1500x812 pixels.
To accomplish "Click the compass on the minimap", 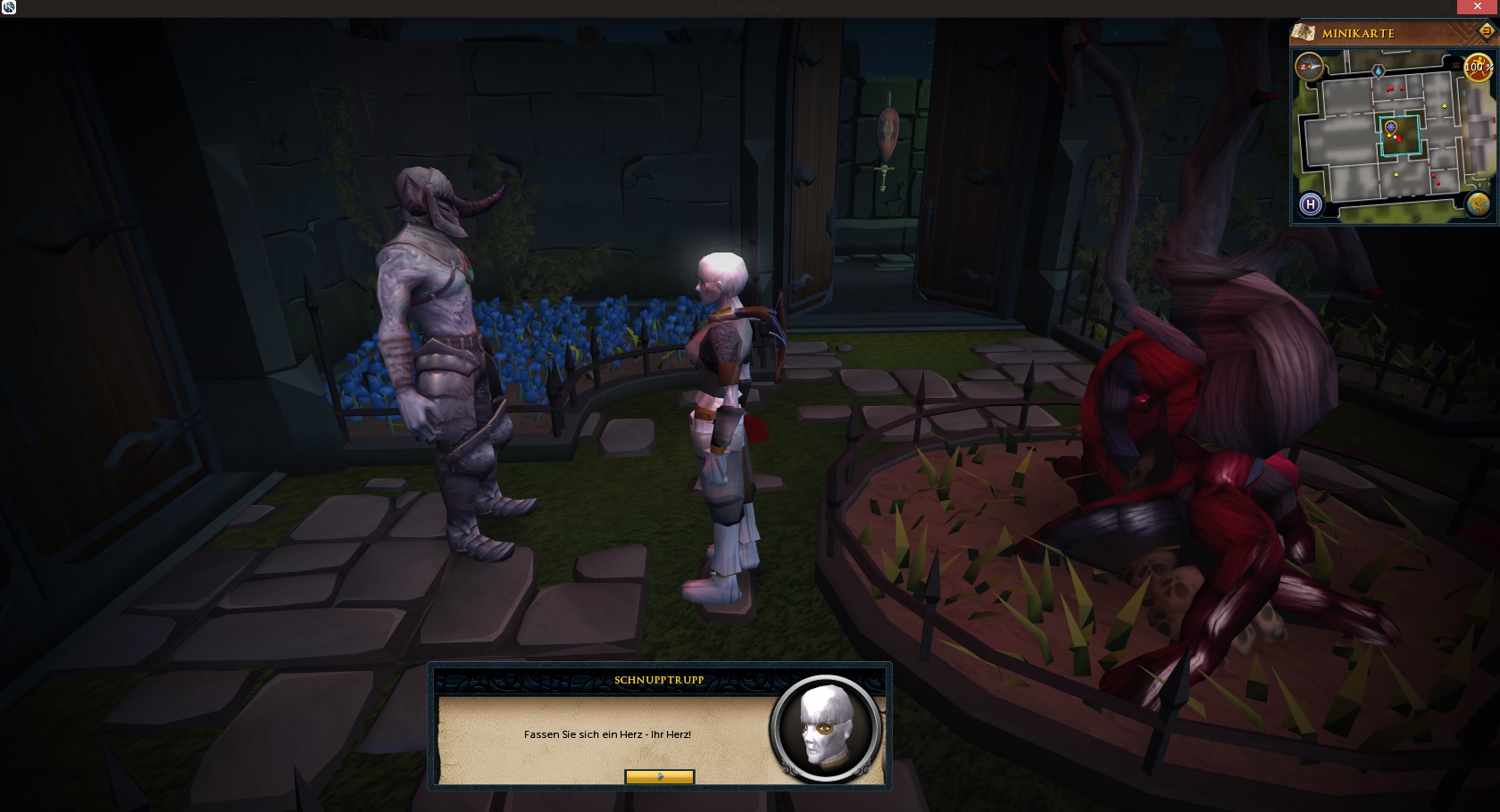I will point(1309,66).
